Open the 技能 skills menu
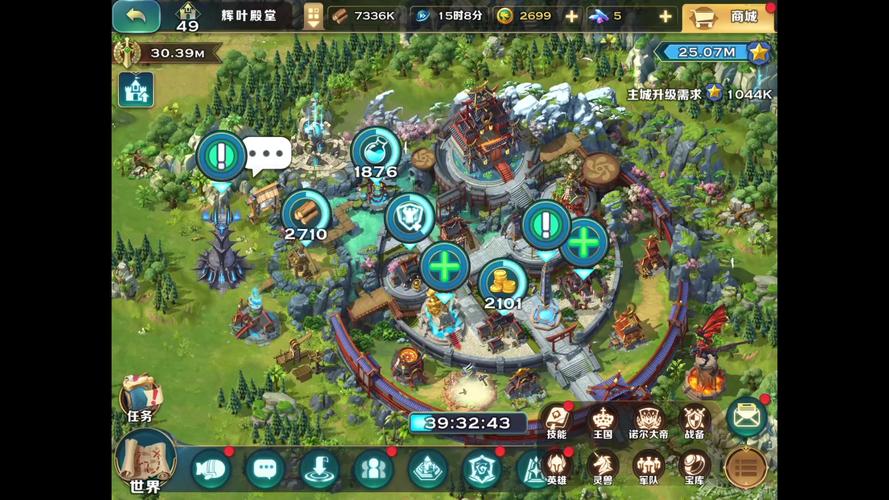Image resolution: width=889 pixels, height=500 pixels. coord(557,422)
